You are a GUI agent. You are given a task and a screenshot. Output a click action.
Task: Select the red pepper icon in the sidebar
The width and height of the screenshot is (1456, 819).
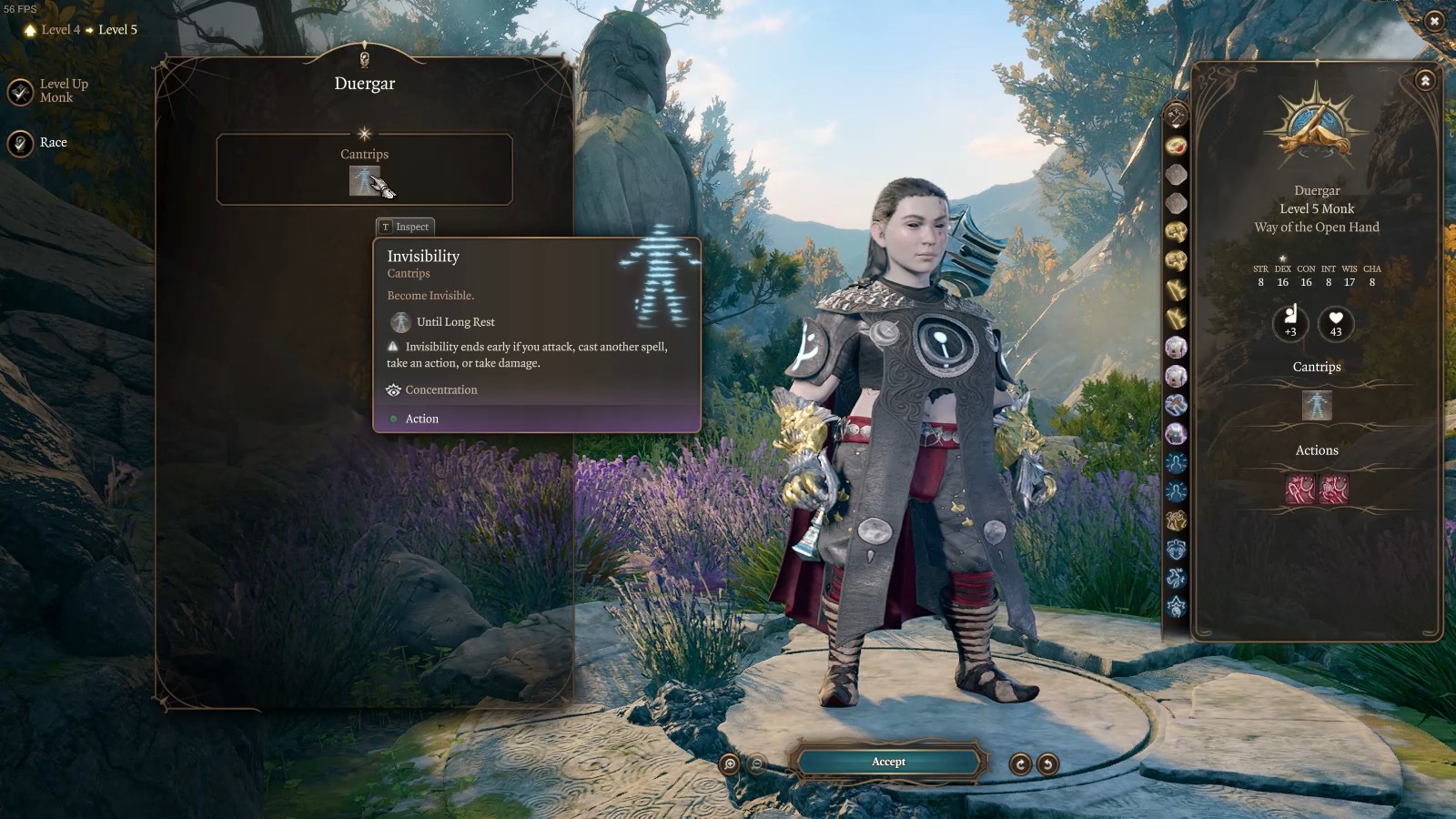click(x=1176, y=146)
